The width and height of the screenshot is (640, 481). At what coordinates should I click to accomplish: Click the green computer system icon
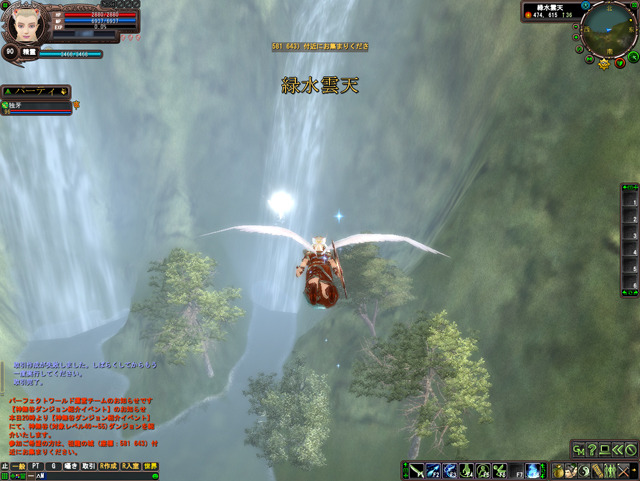(x=605, y=450)
